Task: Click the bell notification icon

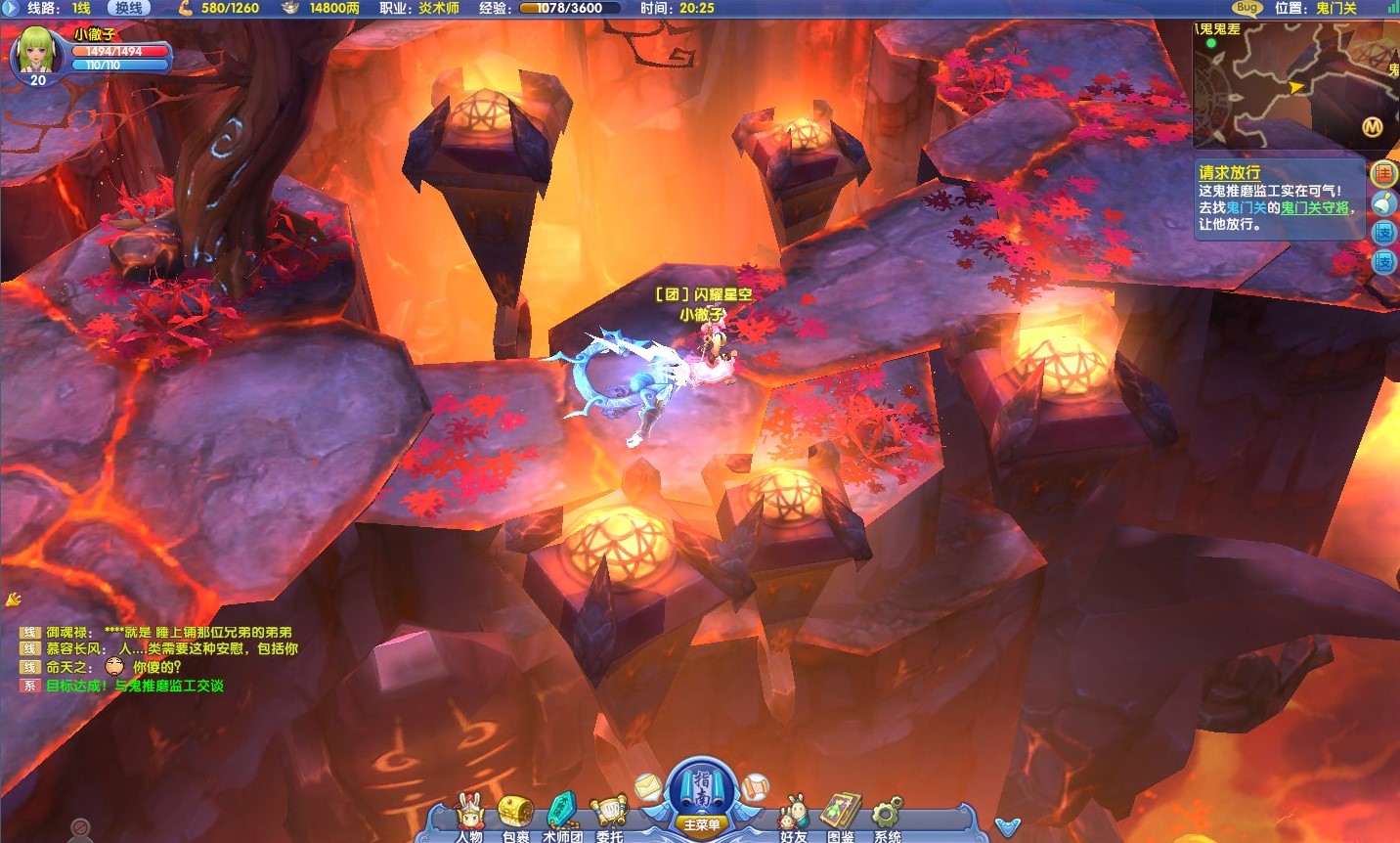Action: [x=1383, y=203]
